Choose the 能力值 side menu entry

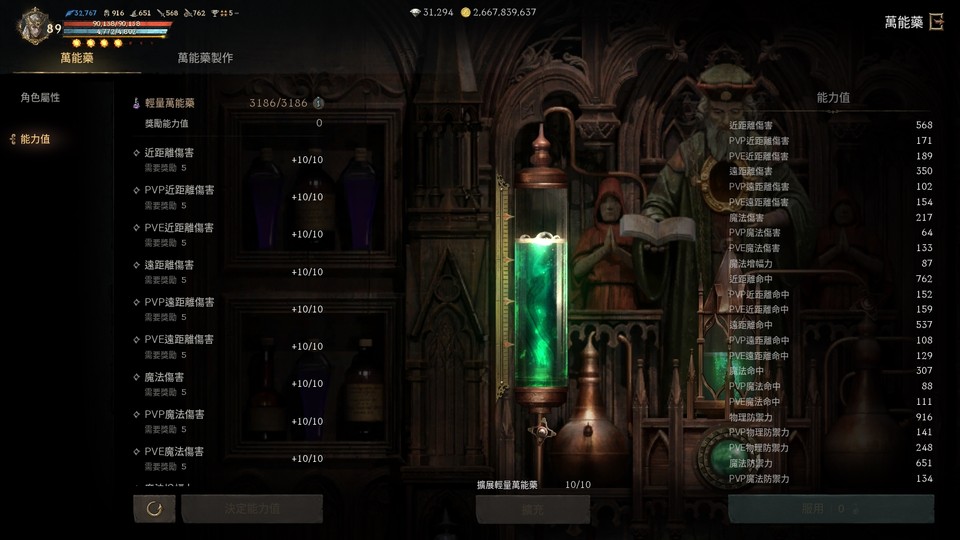click(x=35, y=140)
